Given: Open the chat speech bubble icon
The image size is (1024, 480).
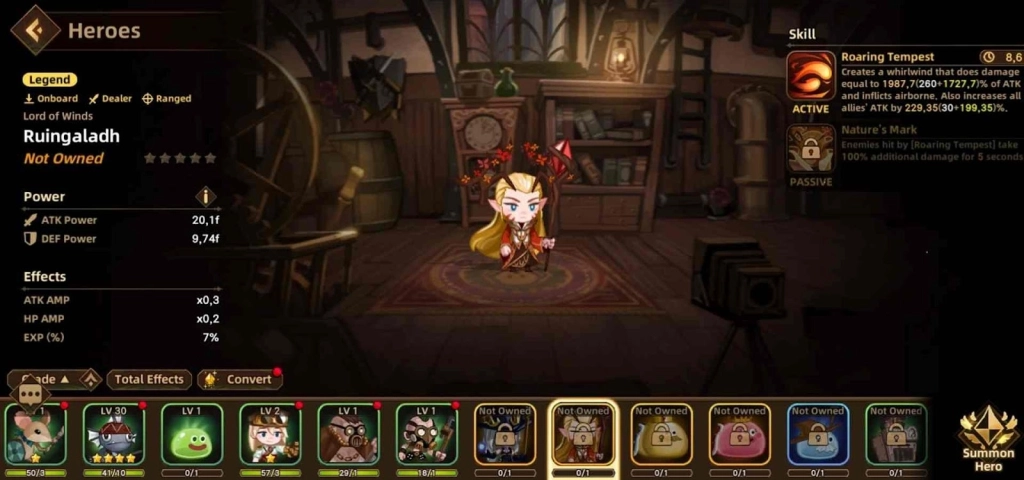Looking at the screenshot, I should pos(28,394).
